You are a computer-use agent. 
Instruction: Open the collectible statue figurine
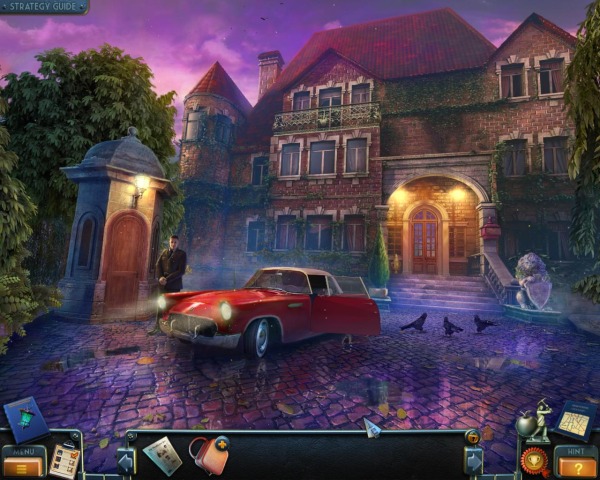[538, 421]
